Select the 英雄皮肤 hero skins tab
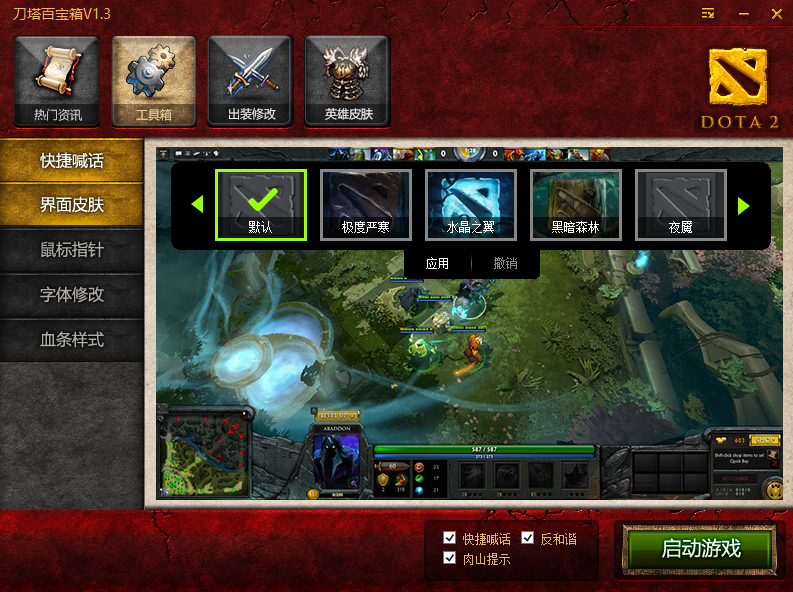 point(347,81)
